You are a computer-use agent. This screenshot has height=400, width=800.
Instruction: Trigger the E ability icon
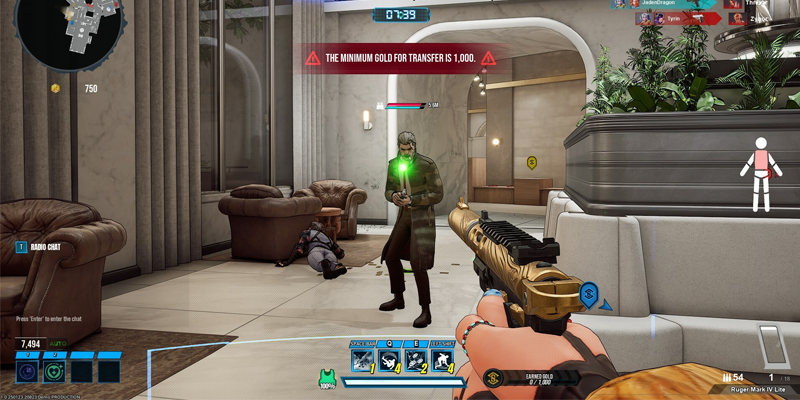tap(416, 360)
